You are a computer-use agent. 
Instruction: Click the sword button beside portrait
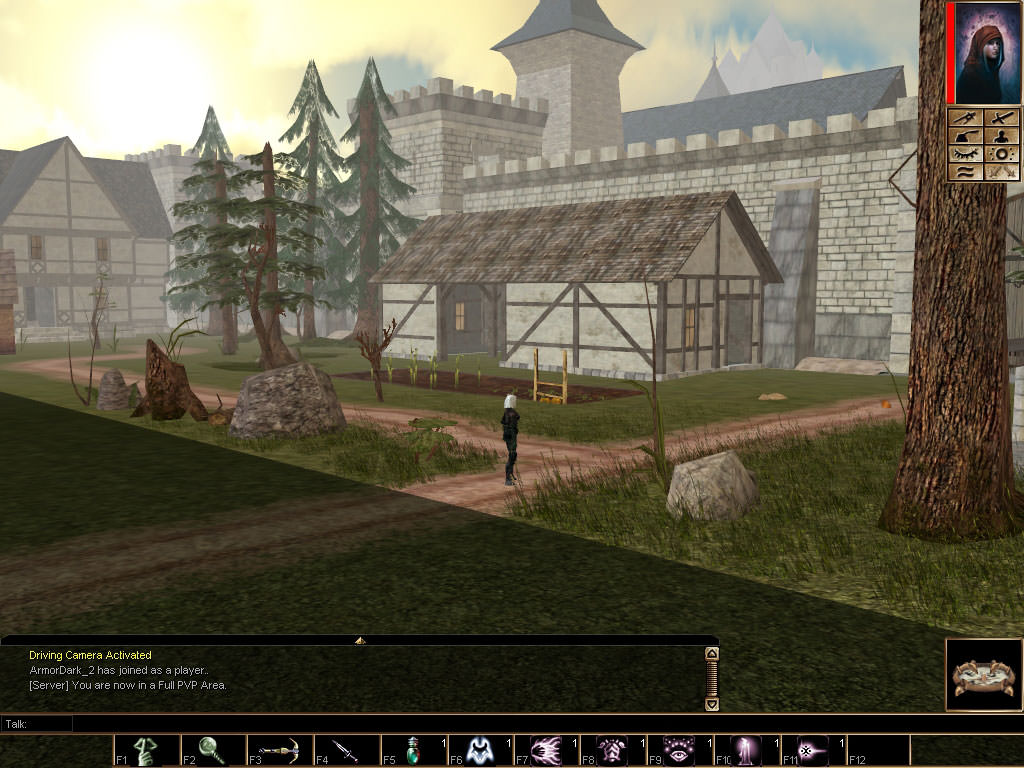[1002, 118]
